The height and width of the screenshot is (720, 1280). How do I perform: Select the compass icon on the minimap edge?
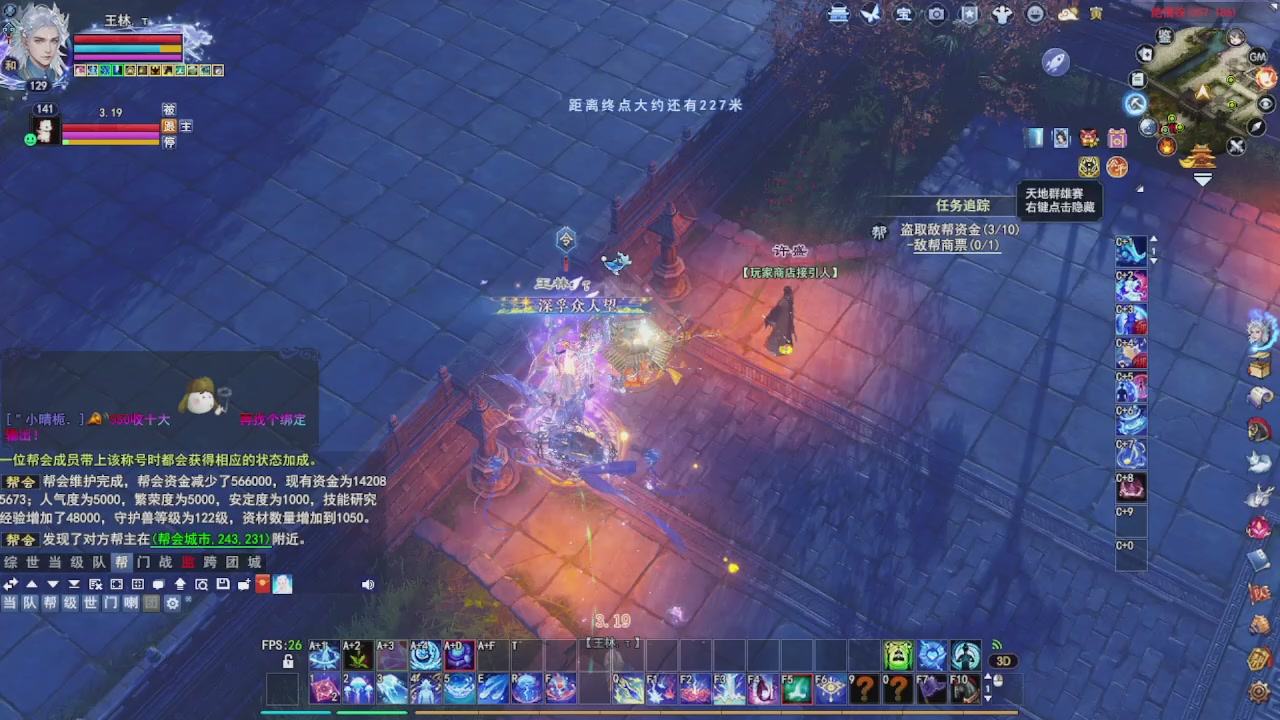pyautogui.click(x=1257, y=127)
